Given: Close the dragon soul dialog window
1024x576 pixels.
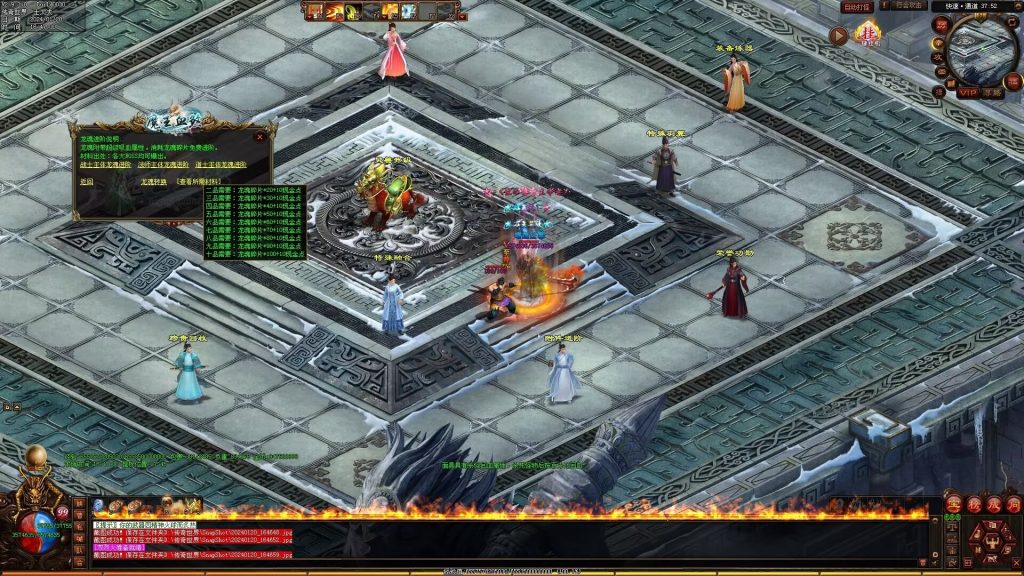Looking at the screenshot, I should (x=260, y=136).
